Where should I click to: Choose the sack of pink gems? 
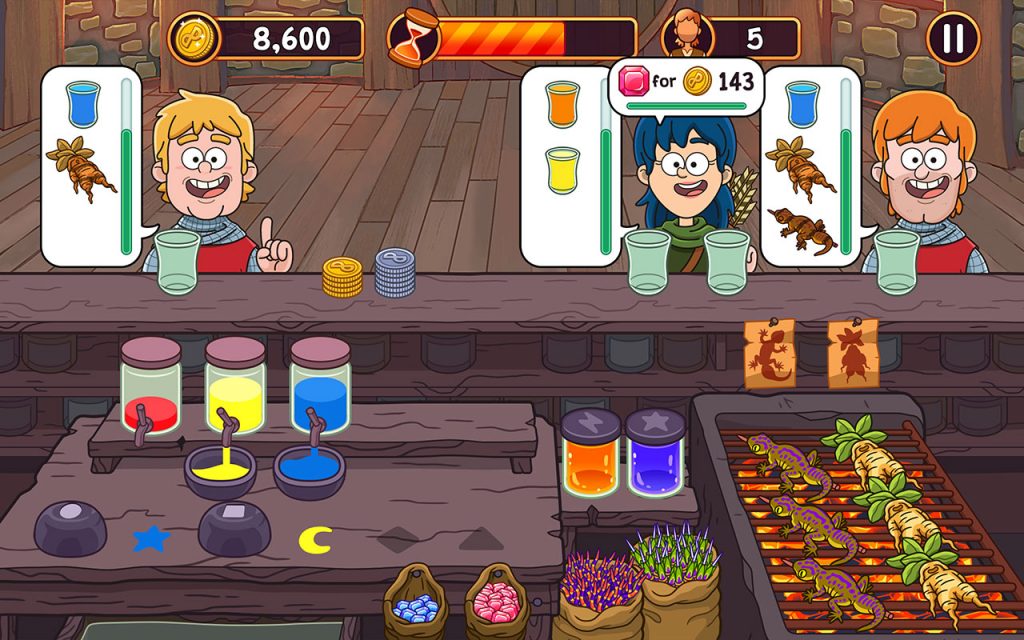click(496, 602)
